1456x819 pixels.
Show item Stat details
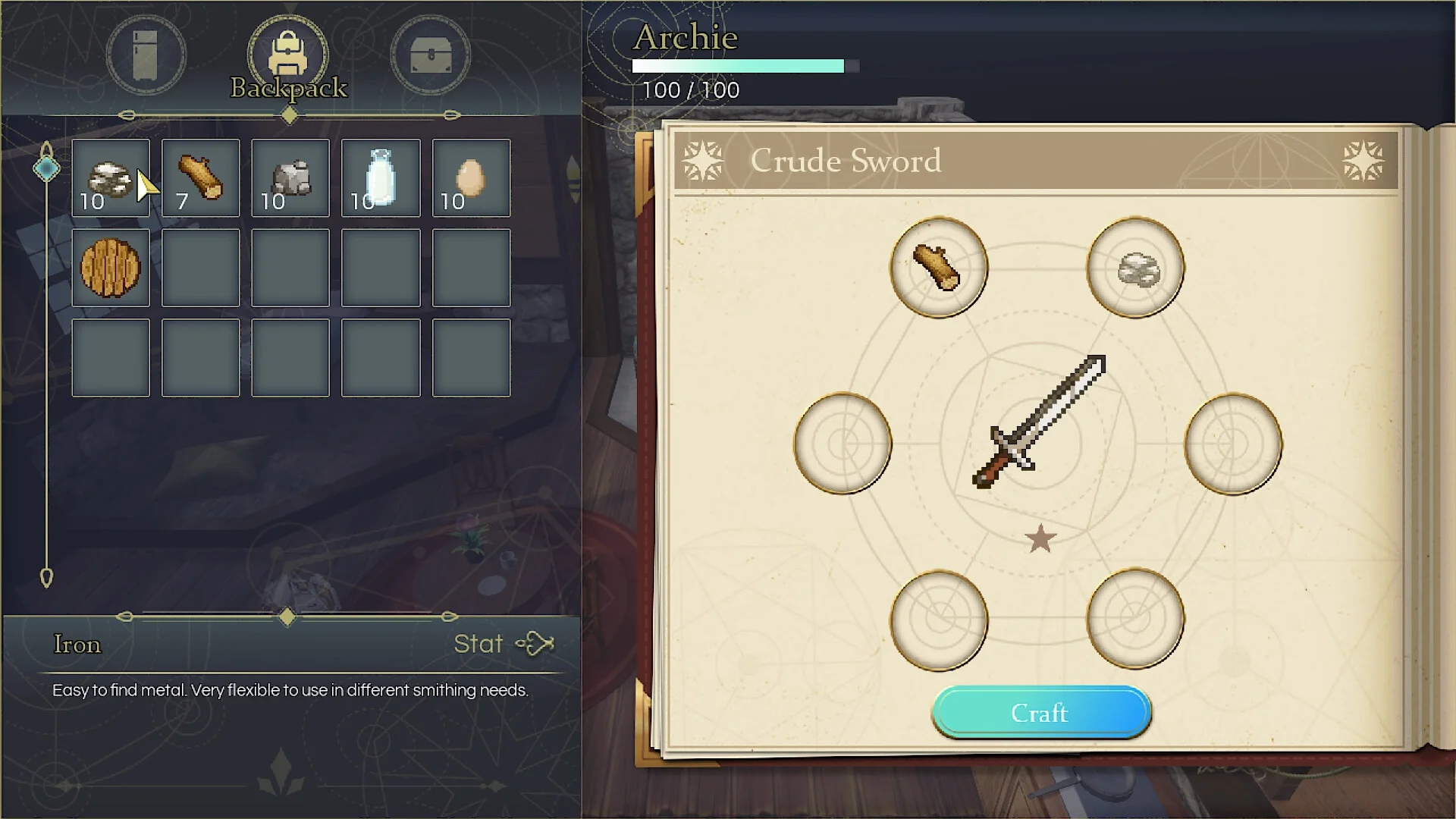click(504, 644)
